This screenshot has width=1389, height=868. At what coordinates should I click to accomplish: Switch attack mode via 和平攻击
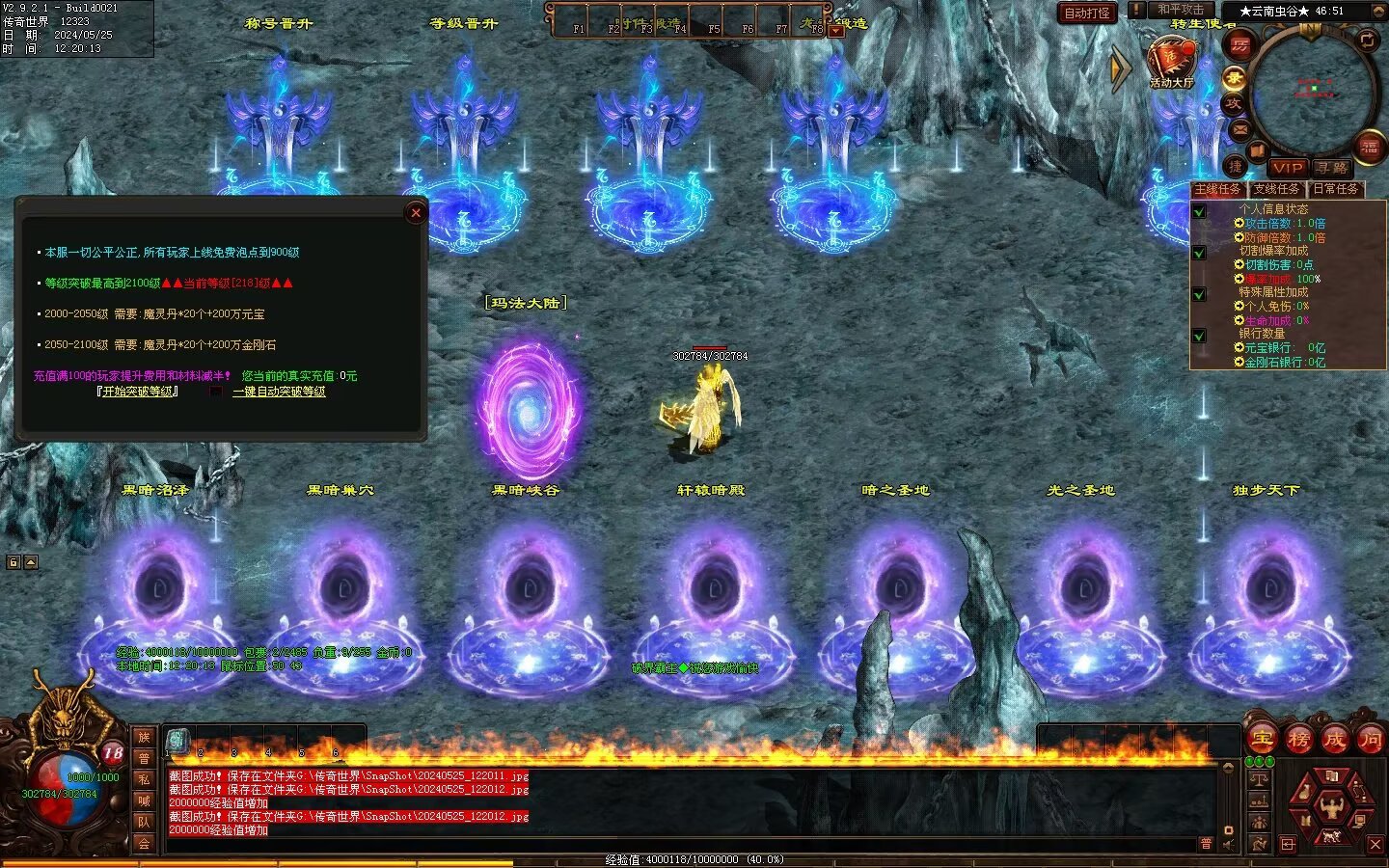coord(1181,10)
